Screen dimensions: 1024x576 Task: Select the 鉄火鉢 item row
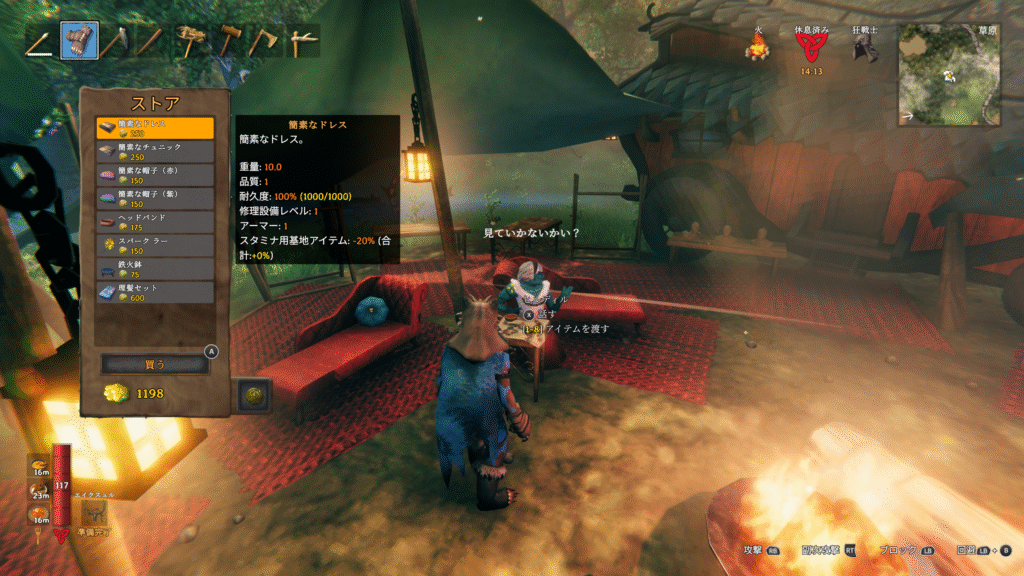pos(155,269)
